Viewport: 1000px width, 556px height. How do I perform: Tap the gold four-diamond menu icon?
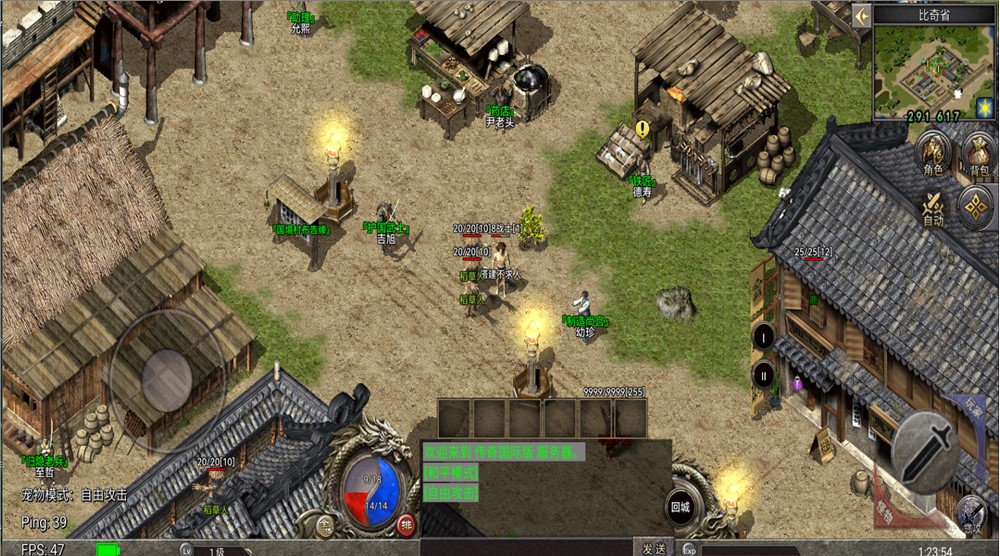[x=975, y=207]
